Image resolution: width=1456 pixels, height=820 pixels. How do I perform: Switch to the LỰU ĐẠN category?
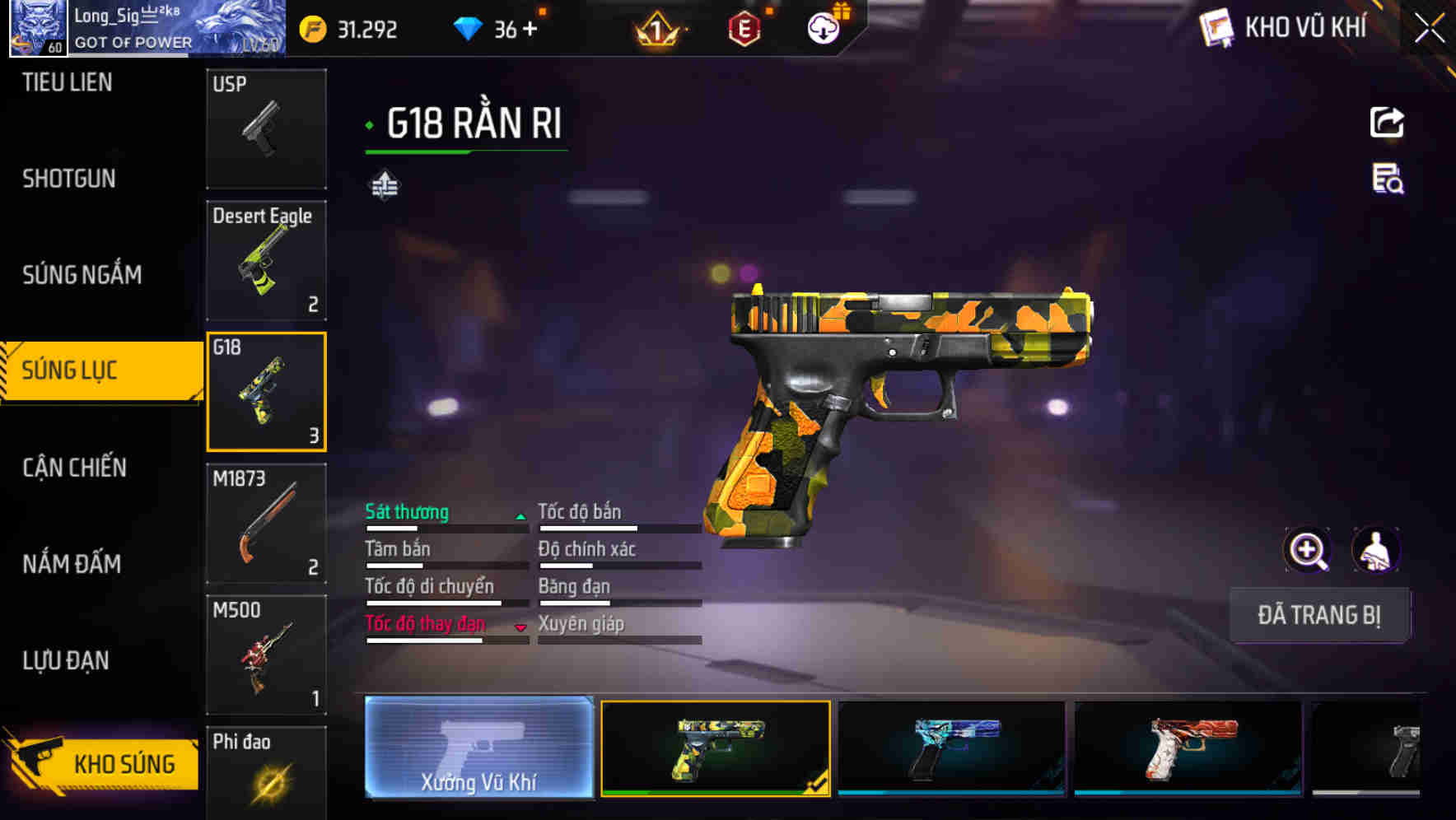click(x=66, y=660)
